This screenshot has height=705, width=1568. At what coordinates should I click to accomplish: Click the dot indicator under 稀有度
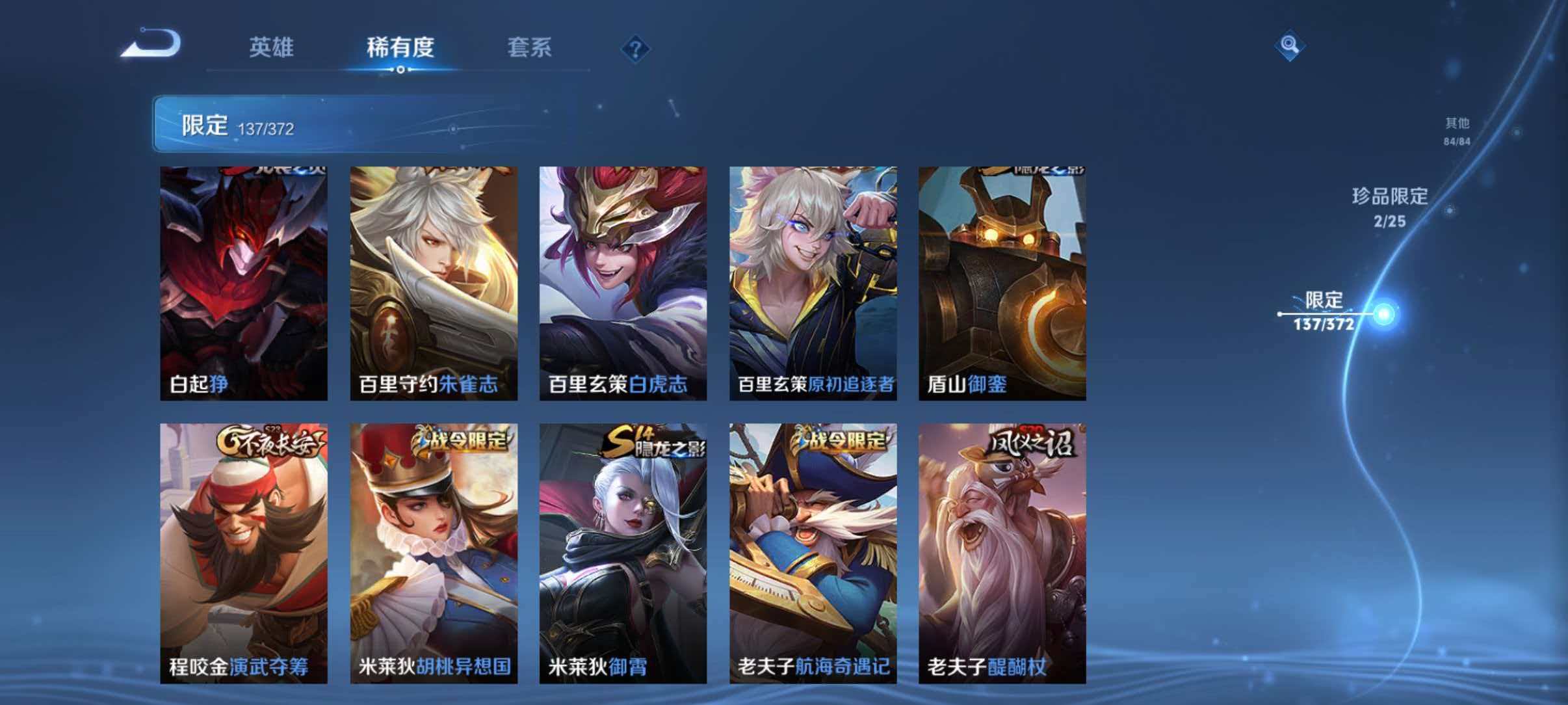tap(399, 70)
